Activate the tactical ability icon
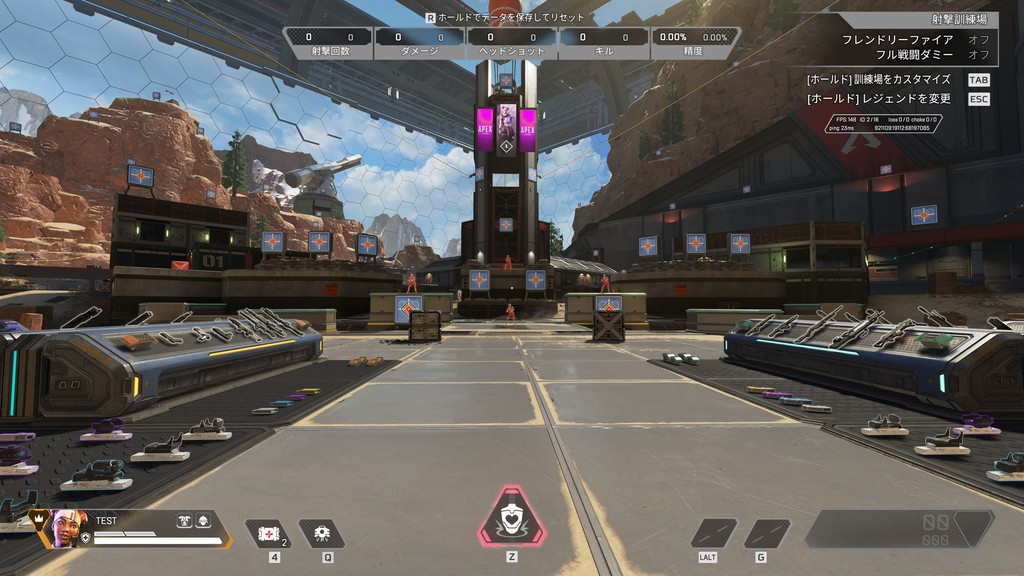Image resolution: width=1024 pixels, height=576 pixels. pyautogui.click(x=321, y=533)
